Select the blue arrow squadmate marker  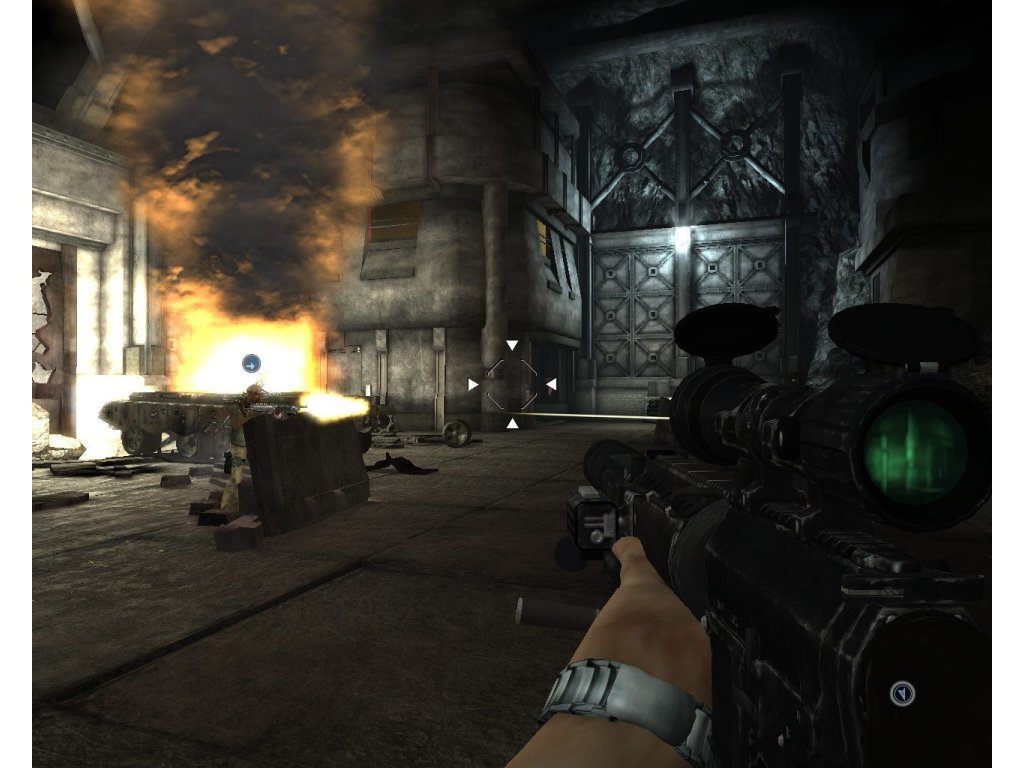click(x=251, y=364)
